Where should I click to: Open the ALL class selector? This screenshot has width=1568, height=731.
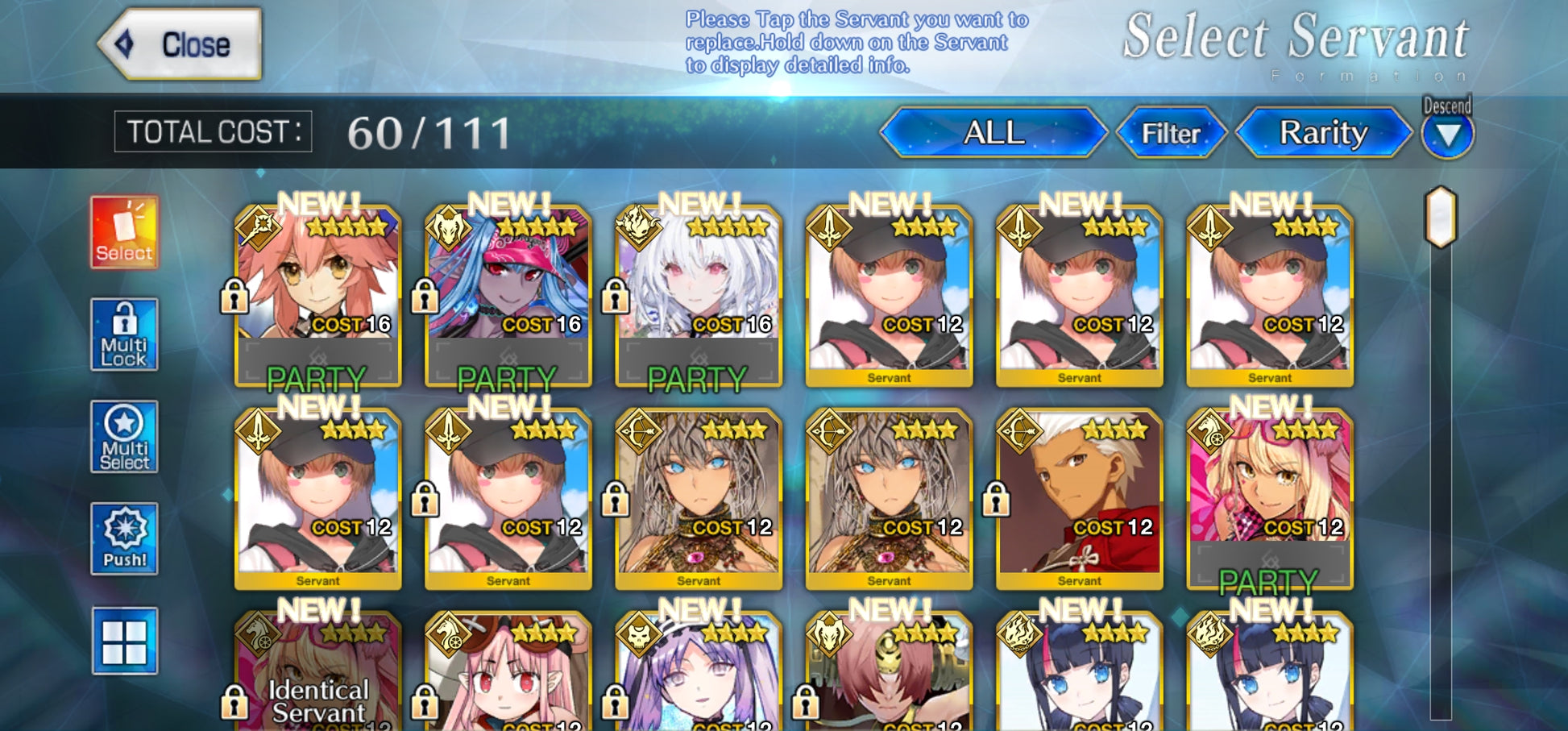tap(993, 133)
